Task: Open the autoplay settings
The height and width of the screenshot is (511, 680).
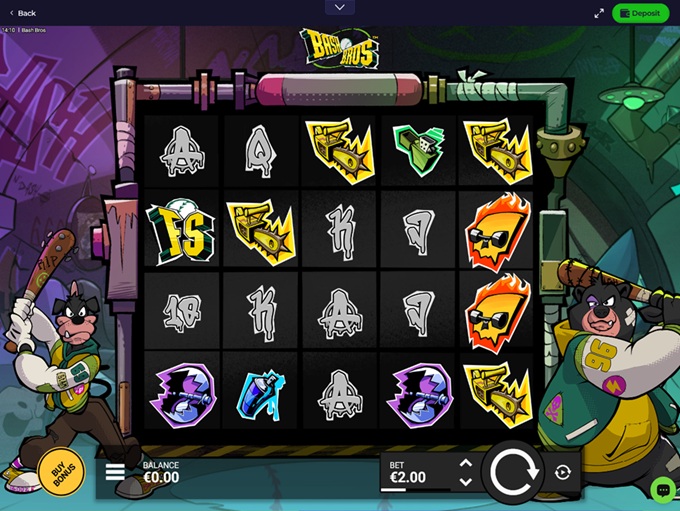Action: tap(563, 472)
